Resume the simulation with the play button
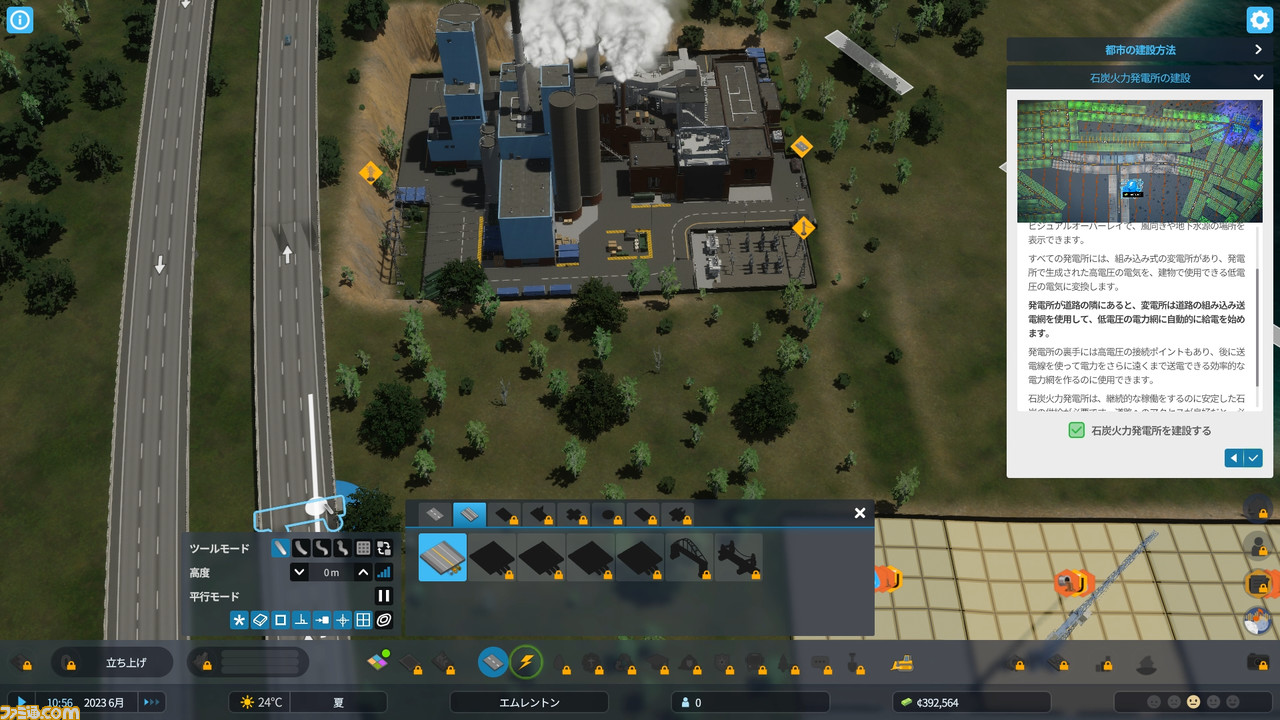Screen dimensions: 1280x720 20,702
